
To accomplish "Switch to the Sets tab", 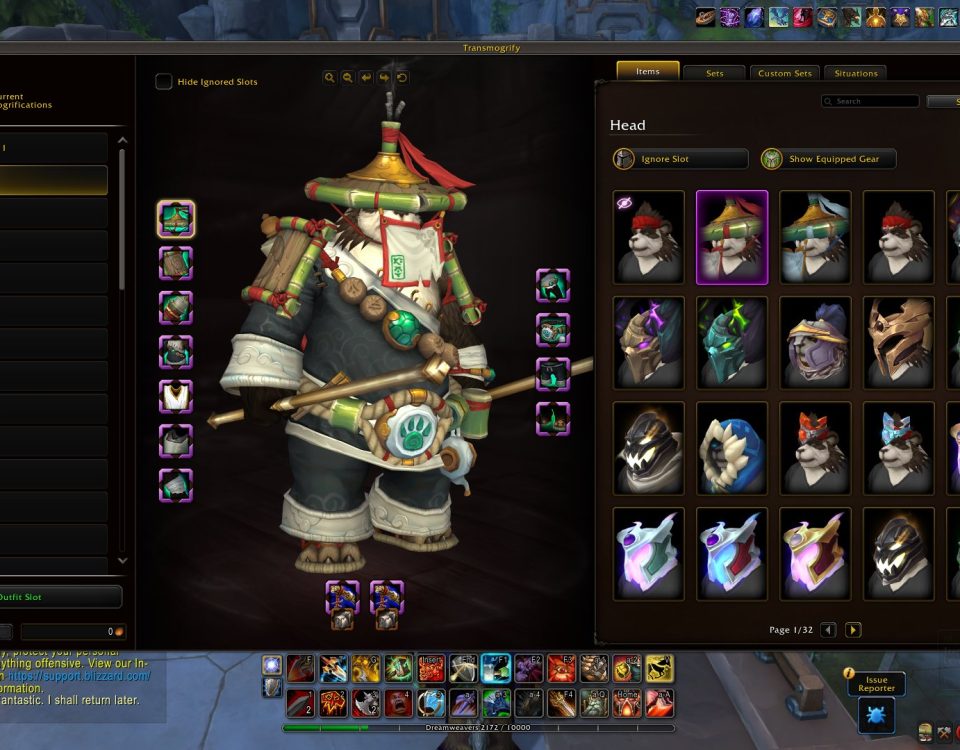I will 715,73.
